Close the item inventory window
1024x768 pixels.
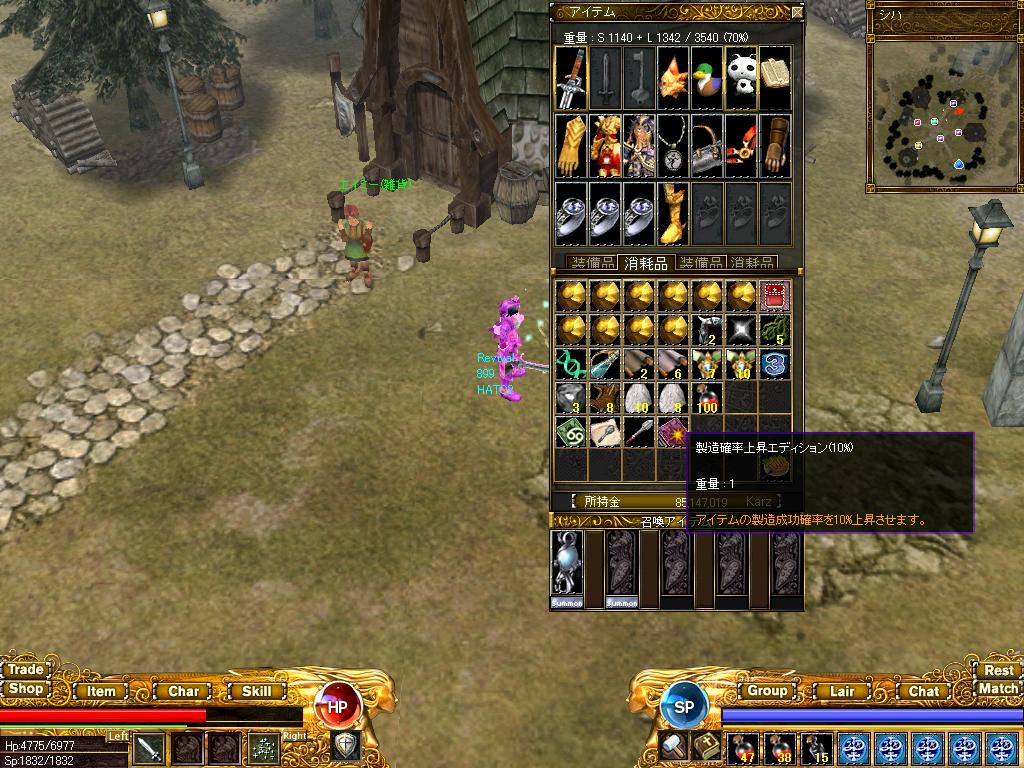click(796, 13)
